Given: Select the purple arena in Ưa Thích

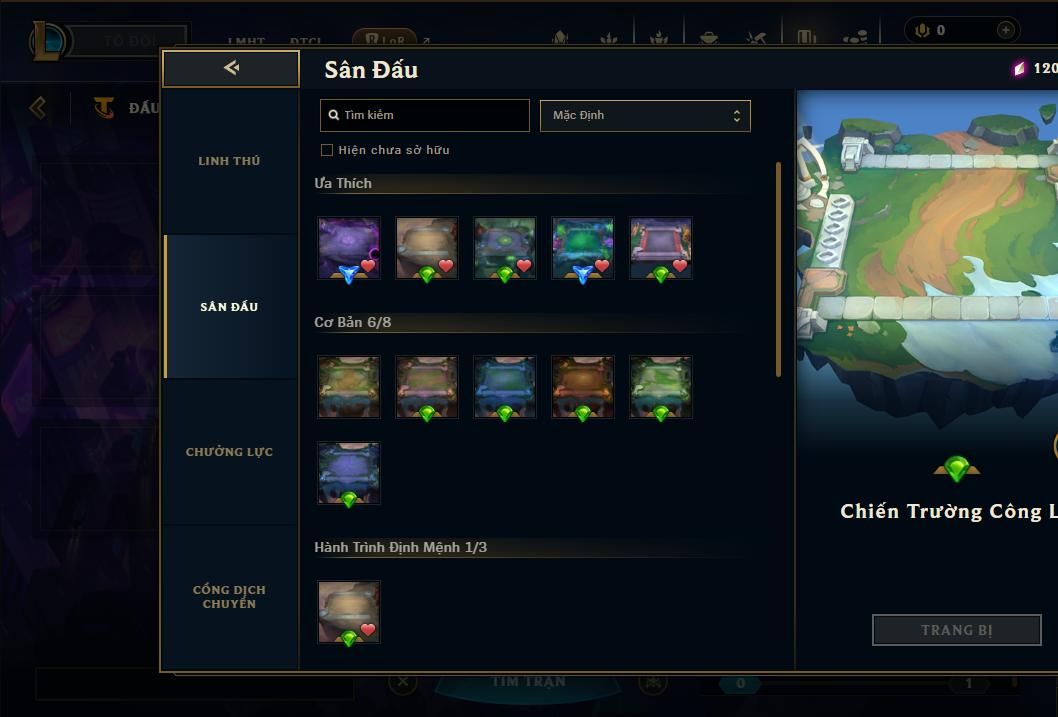Looking at the screenshot, I should (349, 248).
